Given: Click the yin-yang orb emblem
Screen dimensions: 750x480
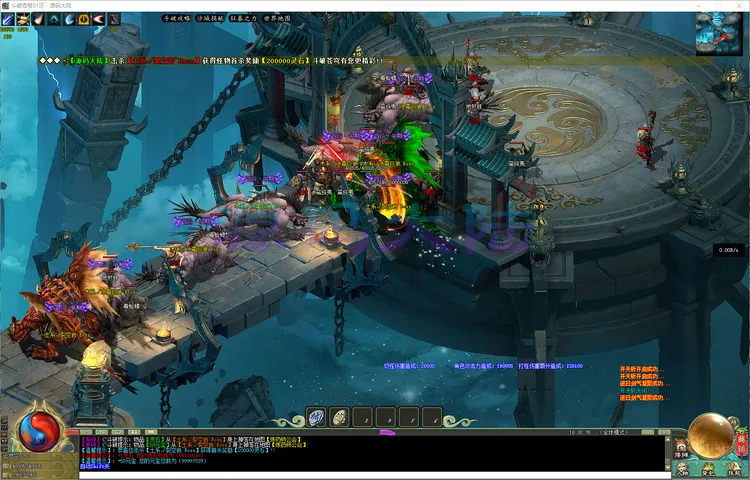Looking at the screenshot, I should coord(38,432).
